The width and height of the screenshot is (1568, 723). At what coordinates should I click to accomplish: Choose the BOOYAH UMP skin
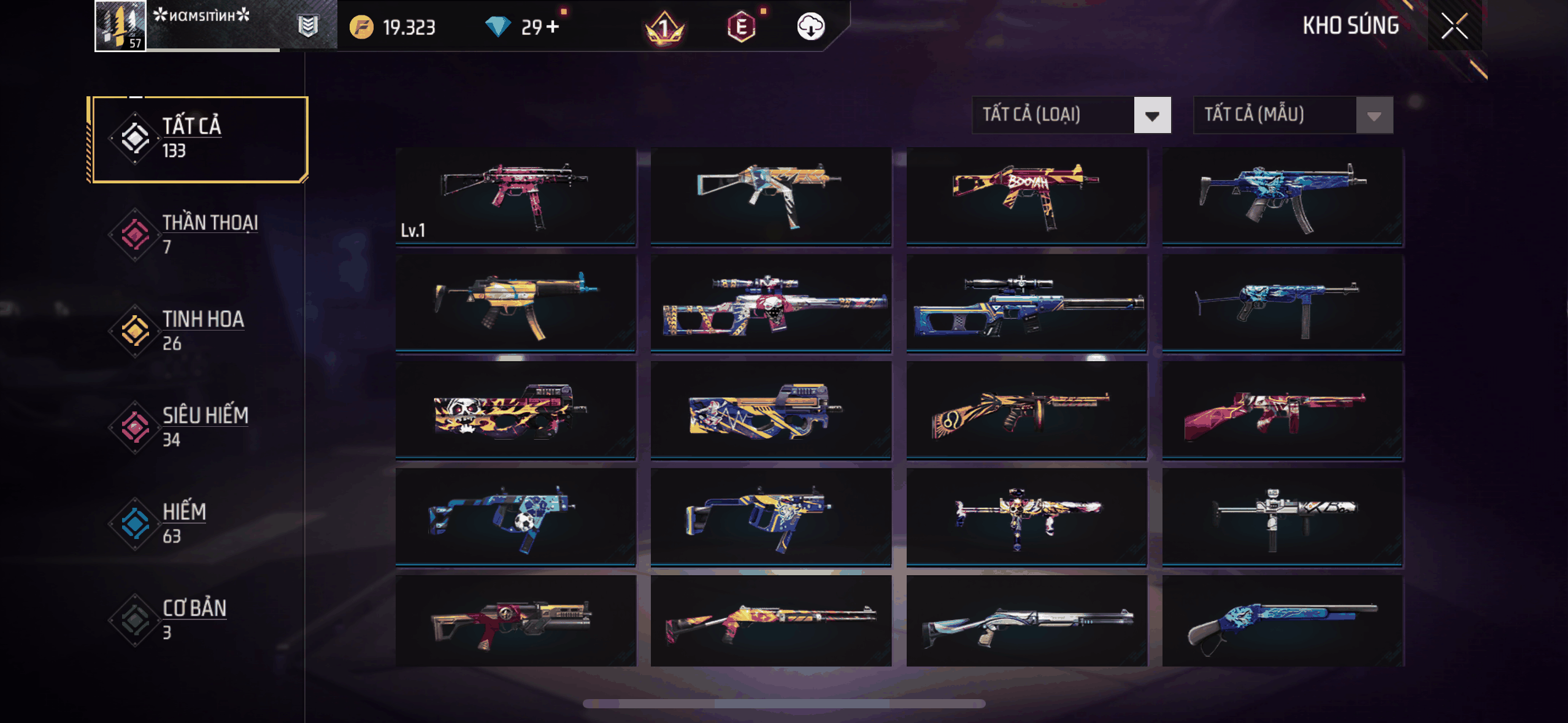pyautogui.click(x=1026, y=196)
